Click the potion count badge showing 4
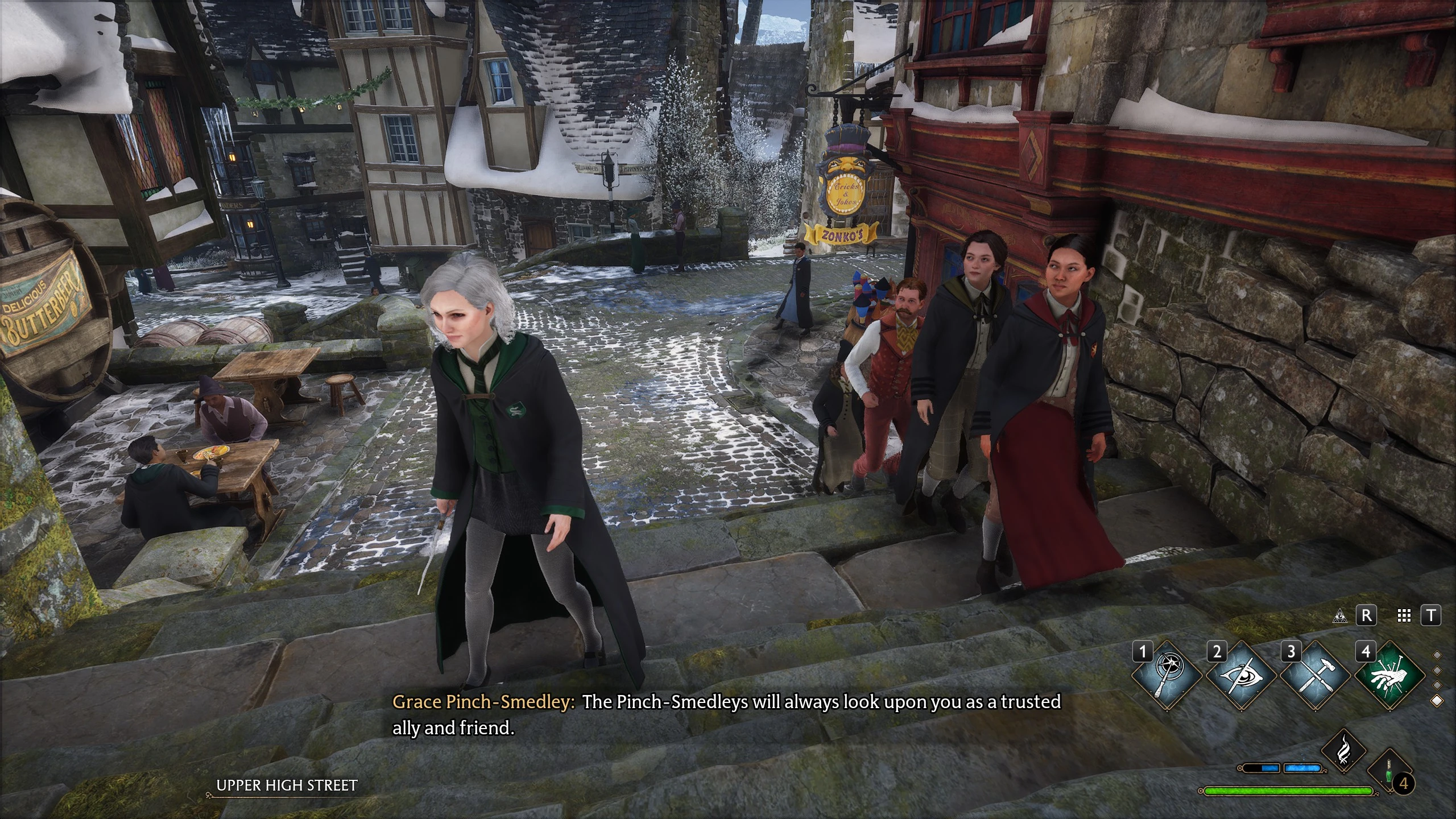The width and height of the screenshot is (1456, 819). tap(1404, 784)
